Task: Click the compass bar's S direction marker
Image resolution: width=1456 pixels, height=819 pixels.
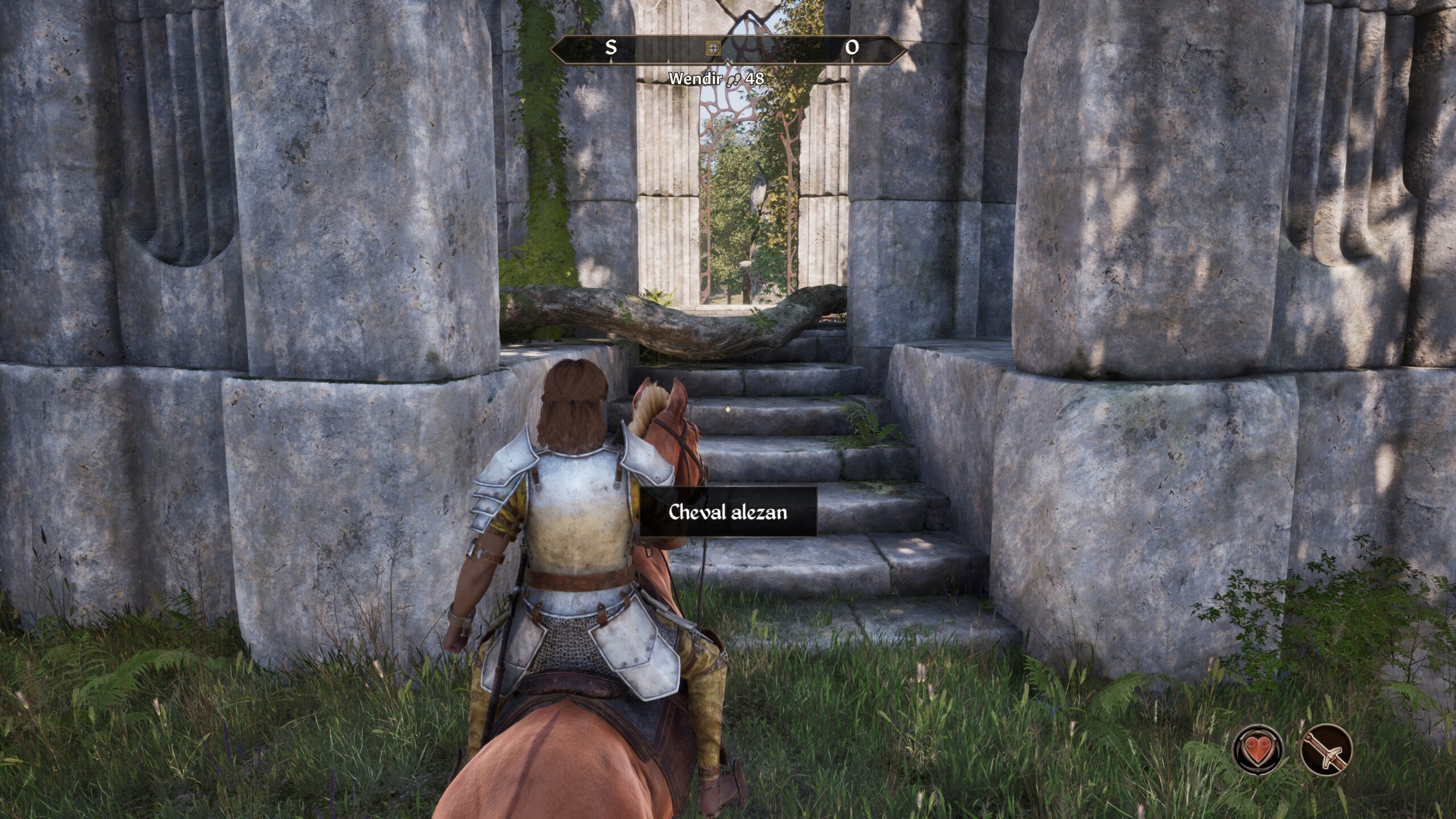Action: (611, 48)
